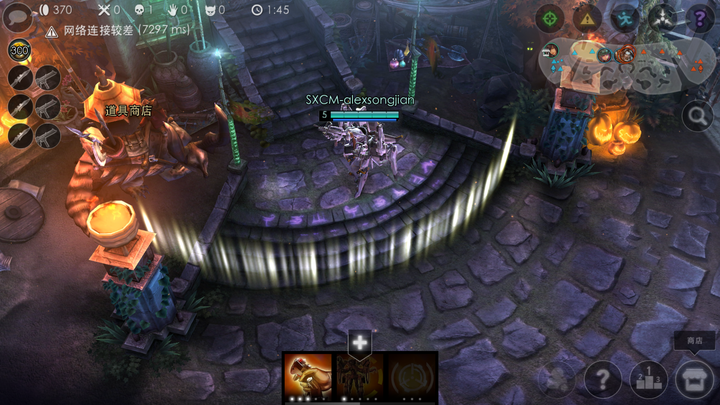This screenshot has height=405, width=720.
Task: Show the scoreboard podium button
Action: click(648, 379)
